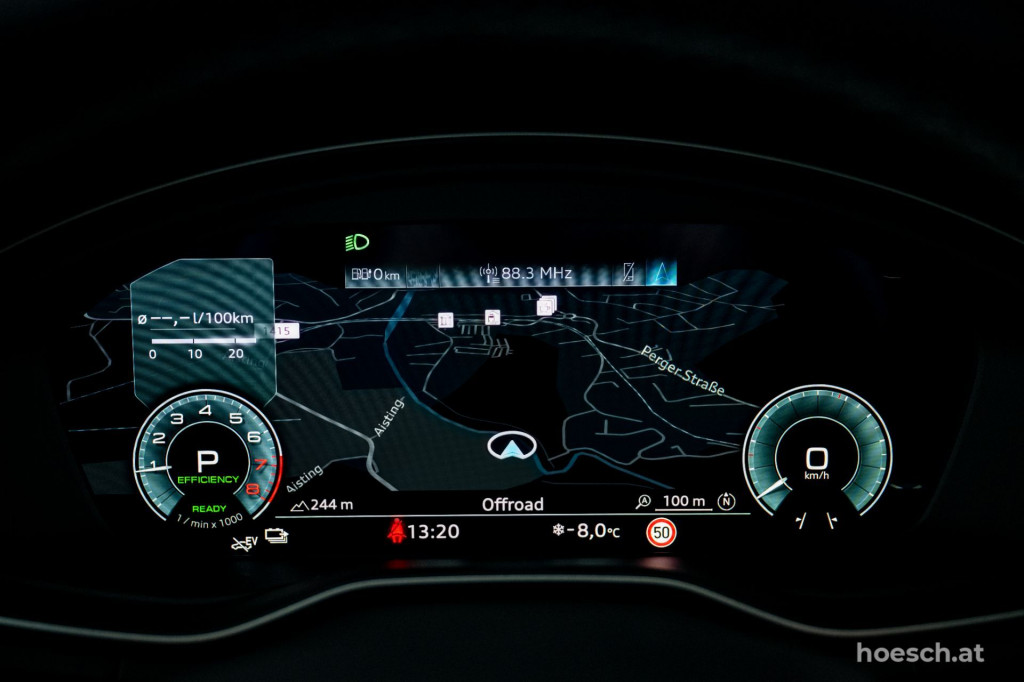Click the 100 m map scale indicator

(684, 501)
